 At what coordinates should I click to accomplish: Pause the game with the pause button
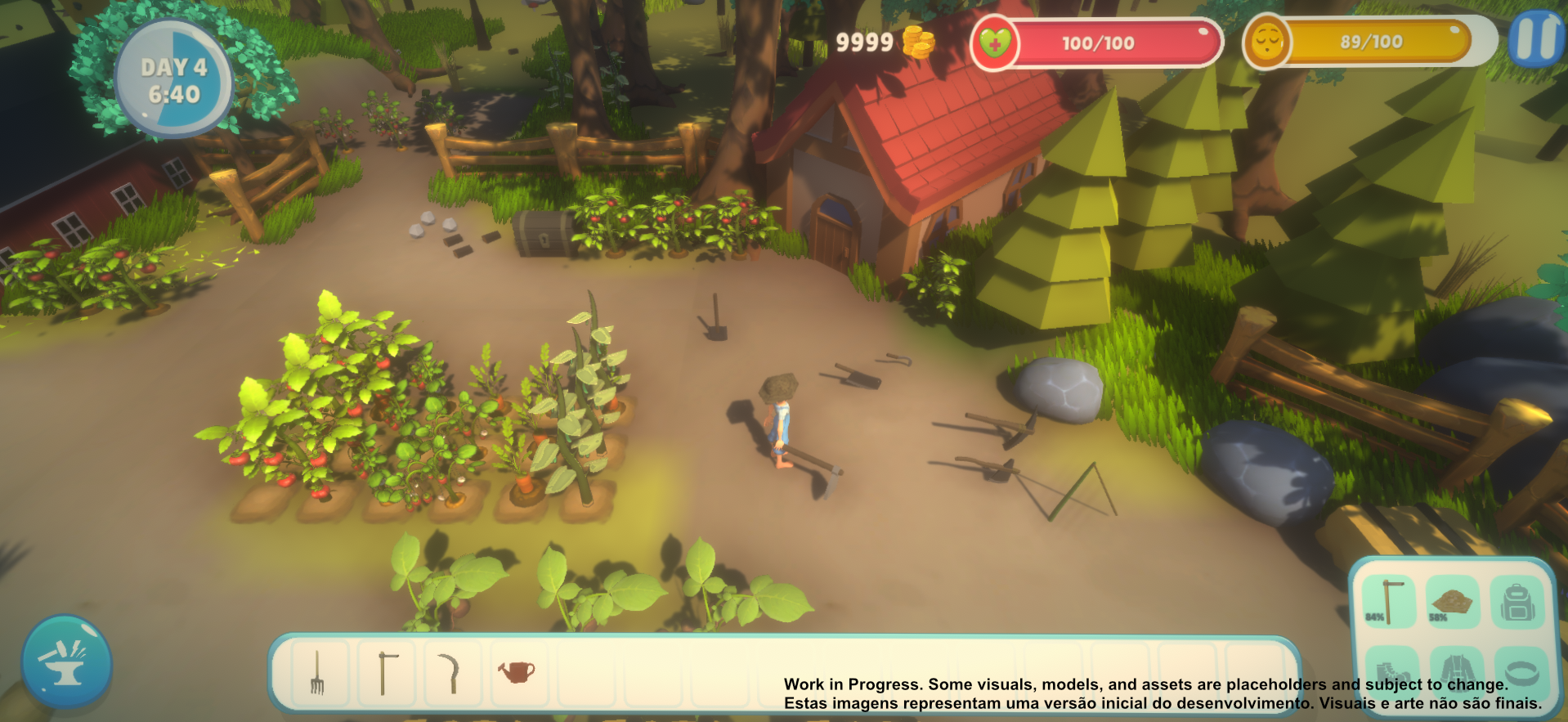point(1536,39)
